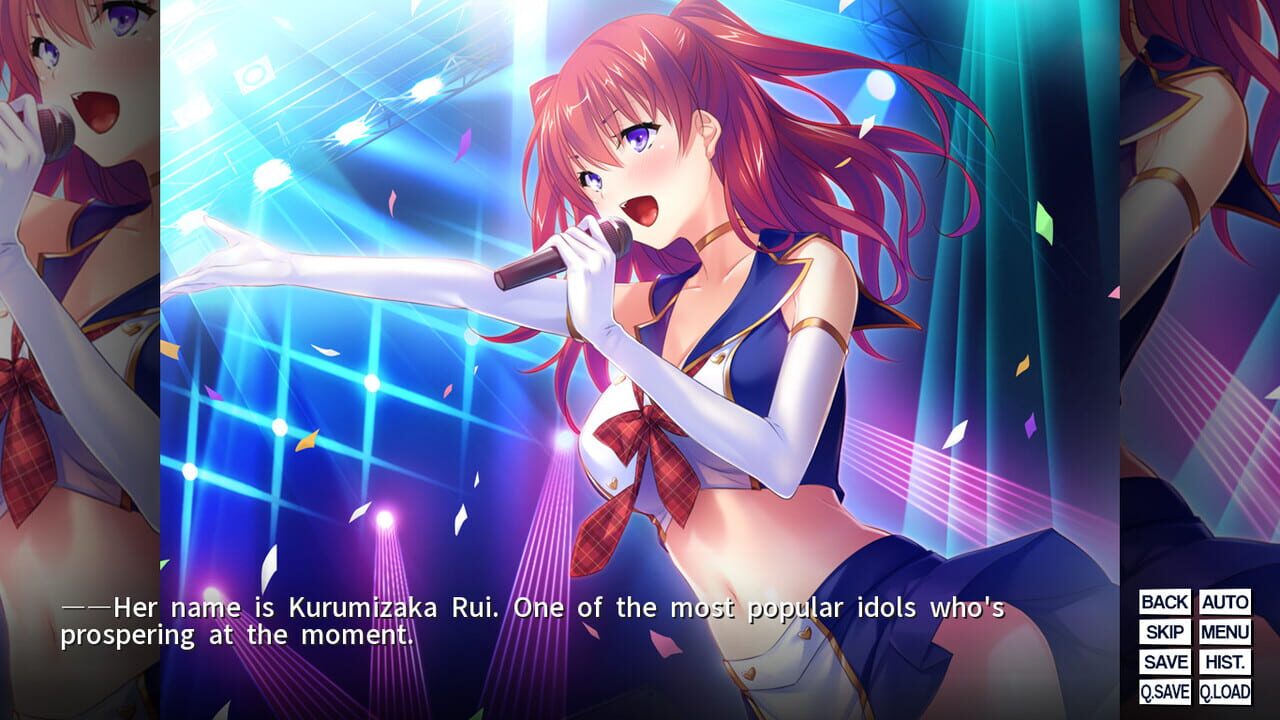Click the stage CG artwork to continue
This screenshot has height=720, width=1280.
tap(640, 300)
